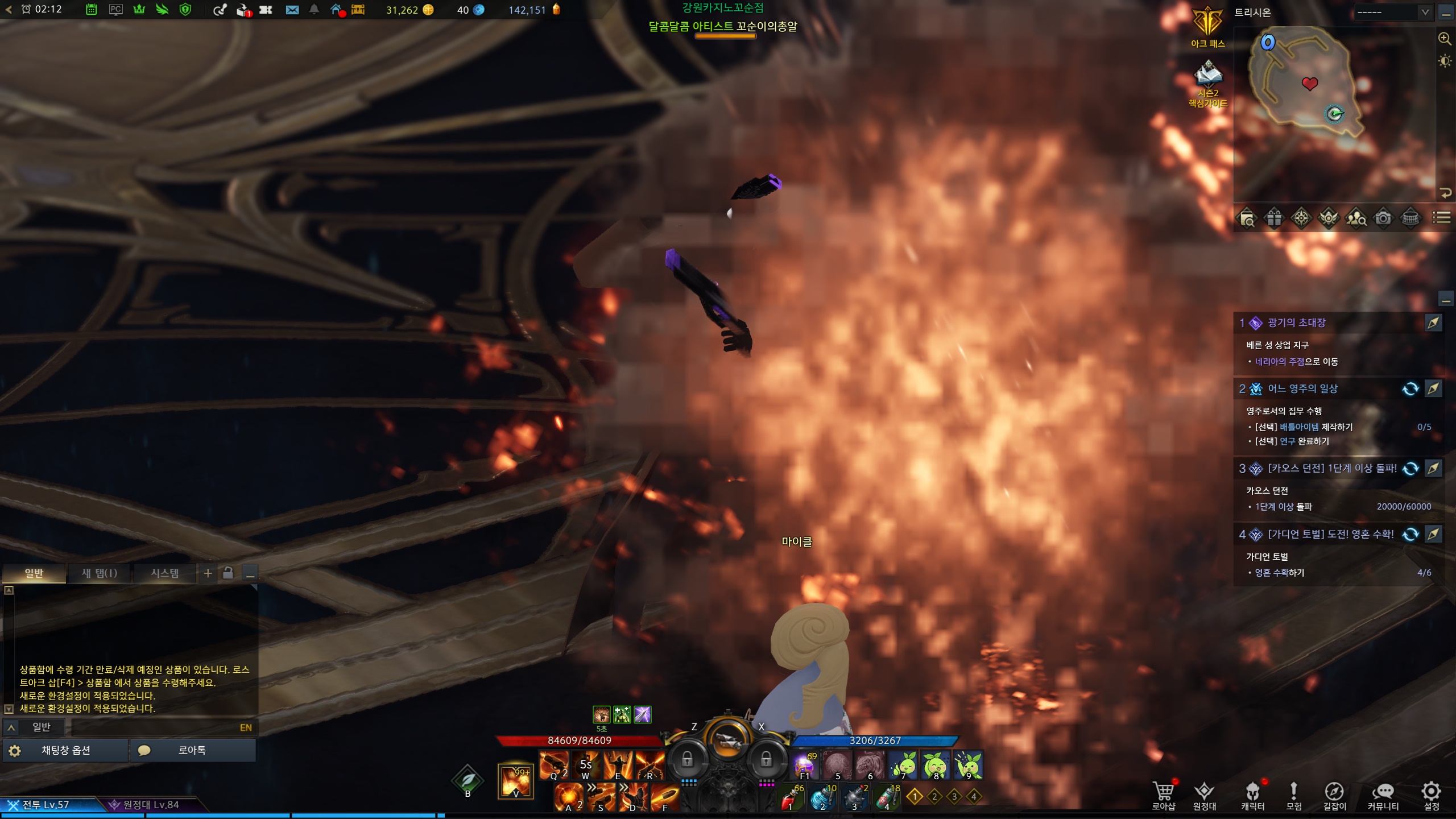Select the 새 탭(1) chat tab
This screenshot has height=819, width=1456.
[100, 573]
